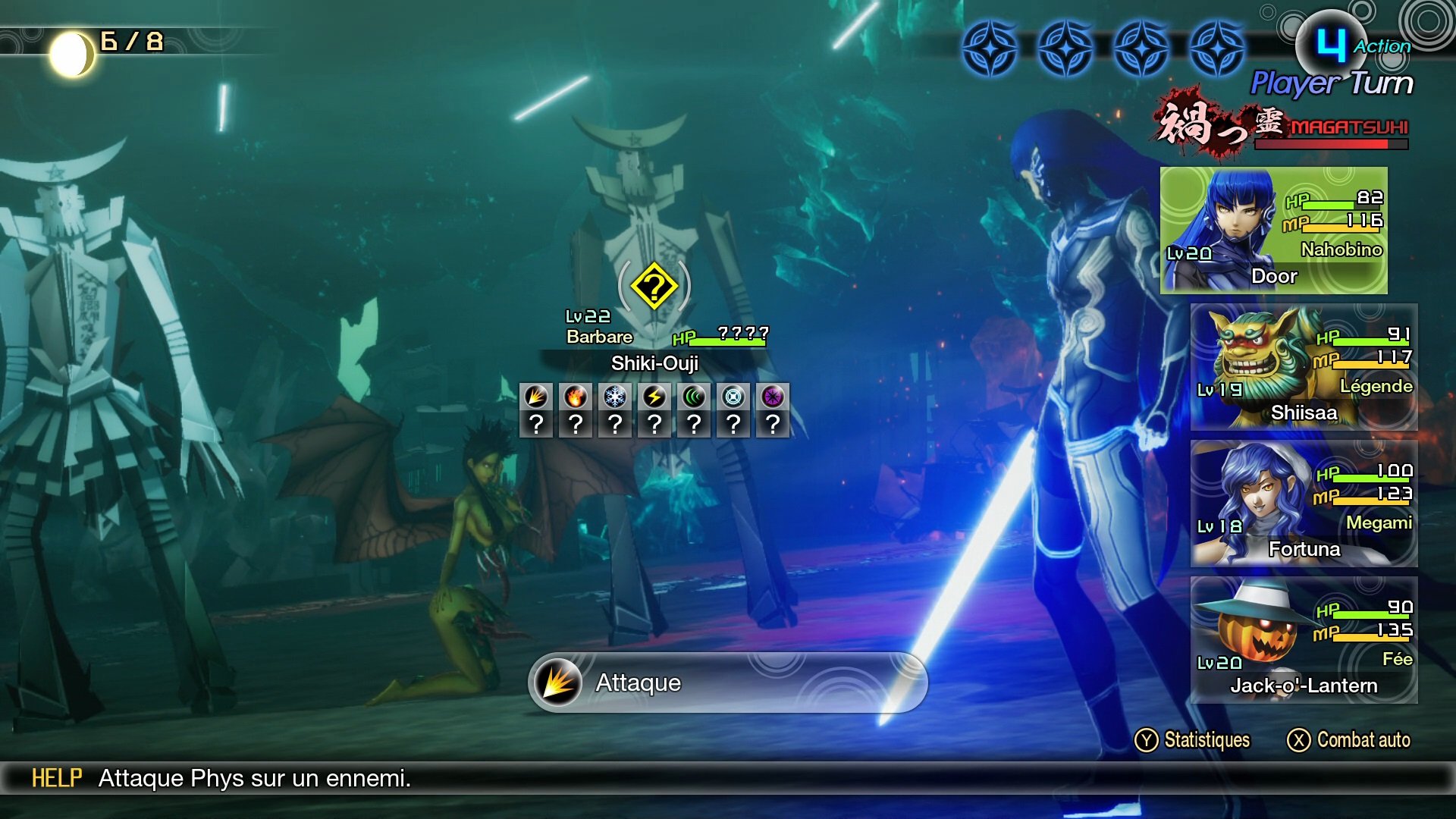Screen dimensions: 1456x819
Task: Activate Combat auto
Action: (1349, 740)
